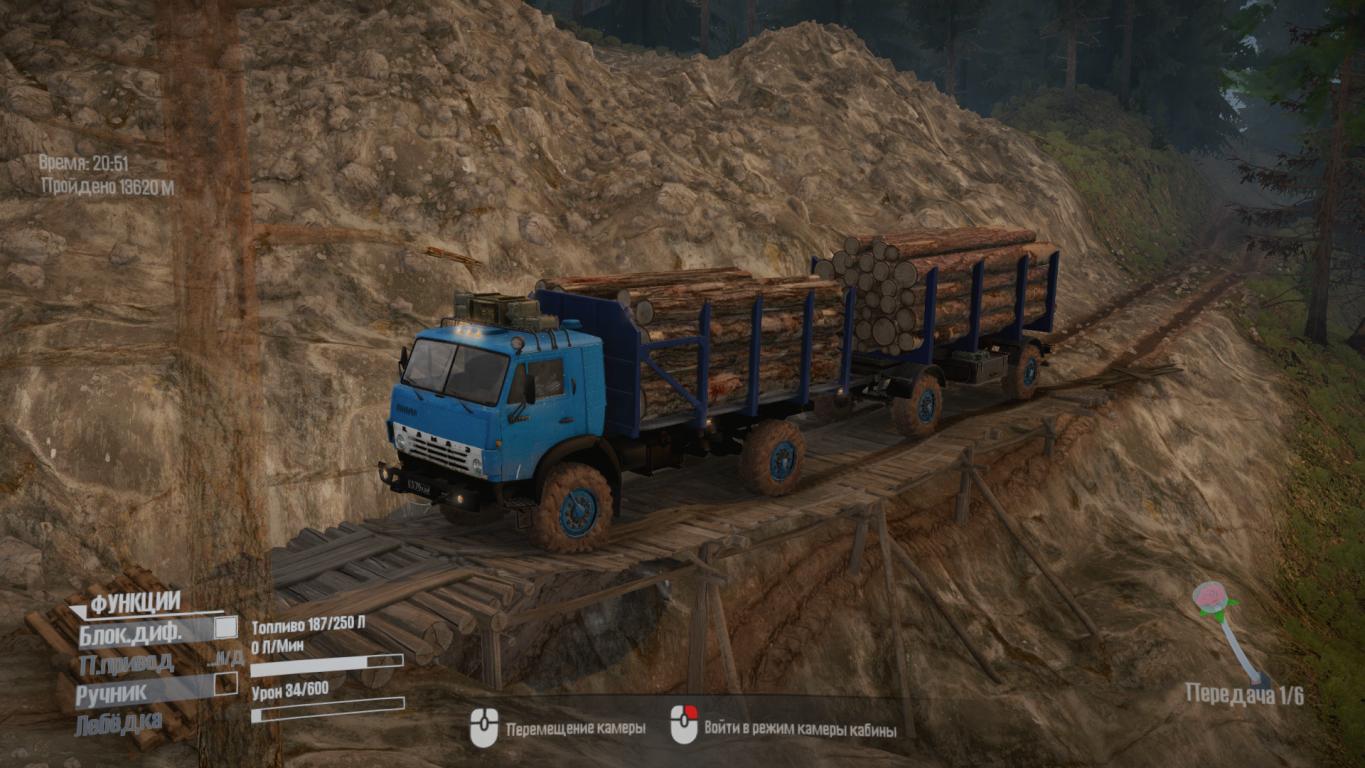Switch on П.привод all-wheel drive
Image resolution: width=1365 pixels, height=768 pixels.
(127, 661)
